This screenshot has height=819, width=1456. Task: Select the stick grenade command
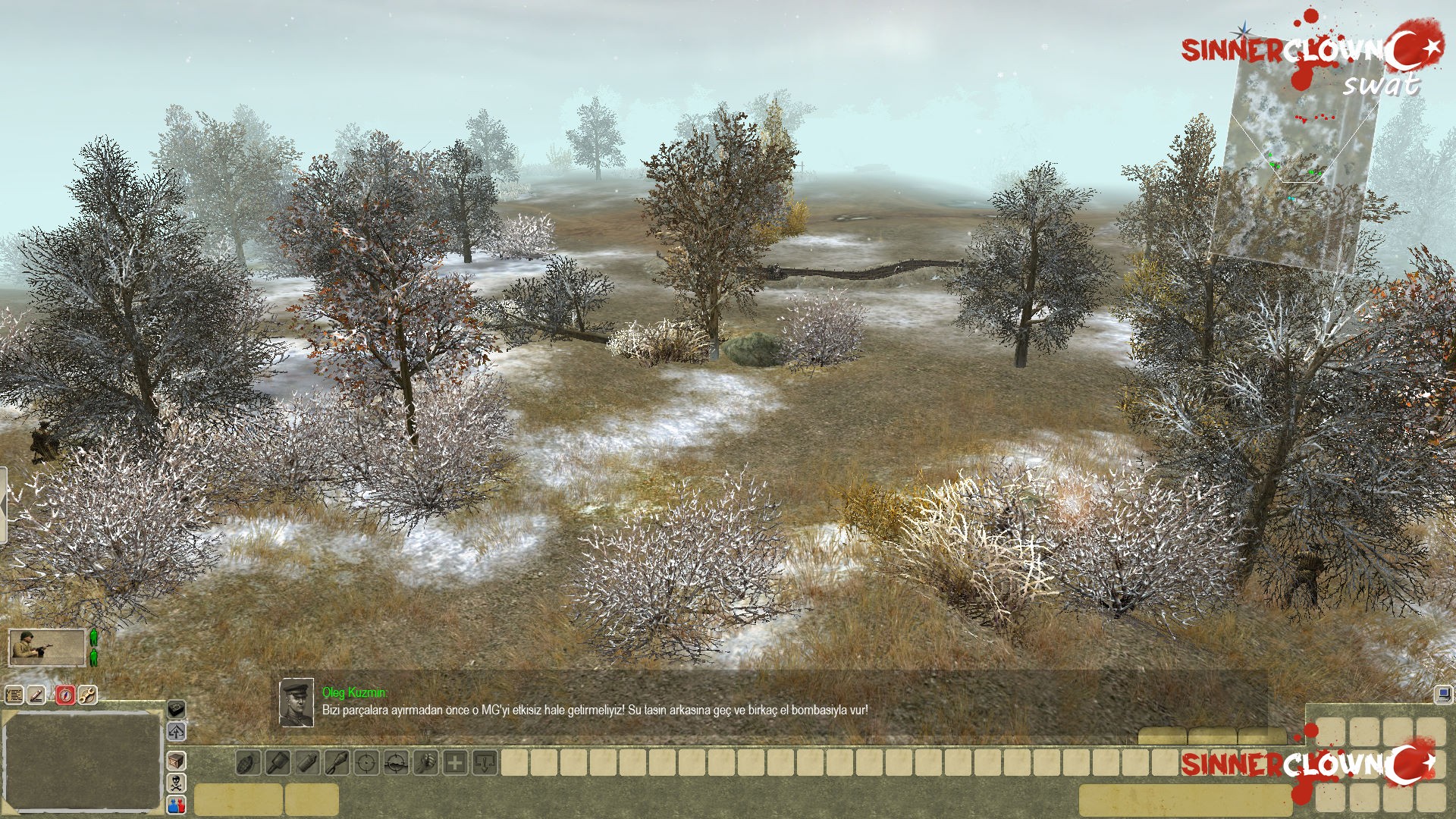click(x=337, y=763)
